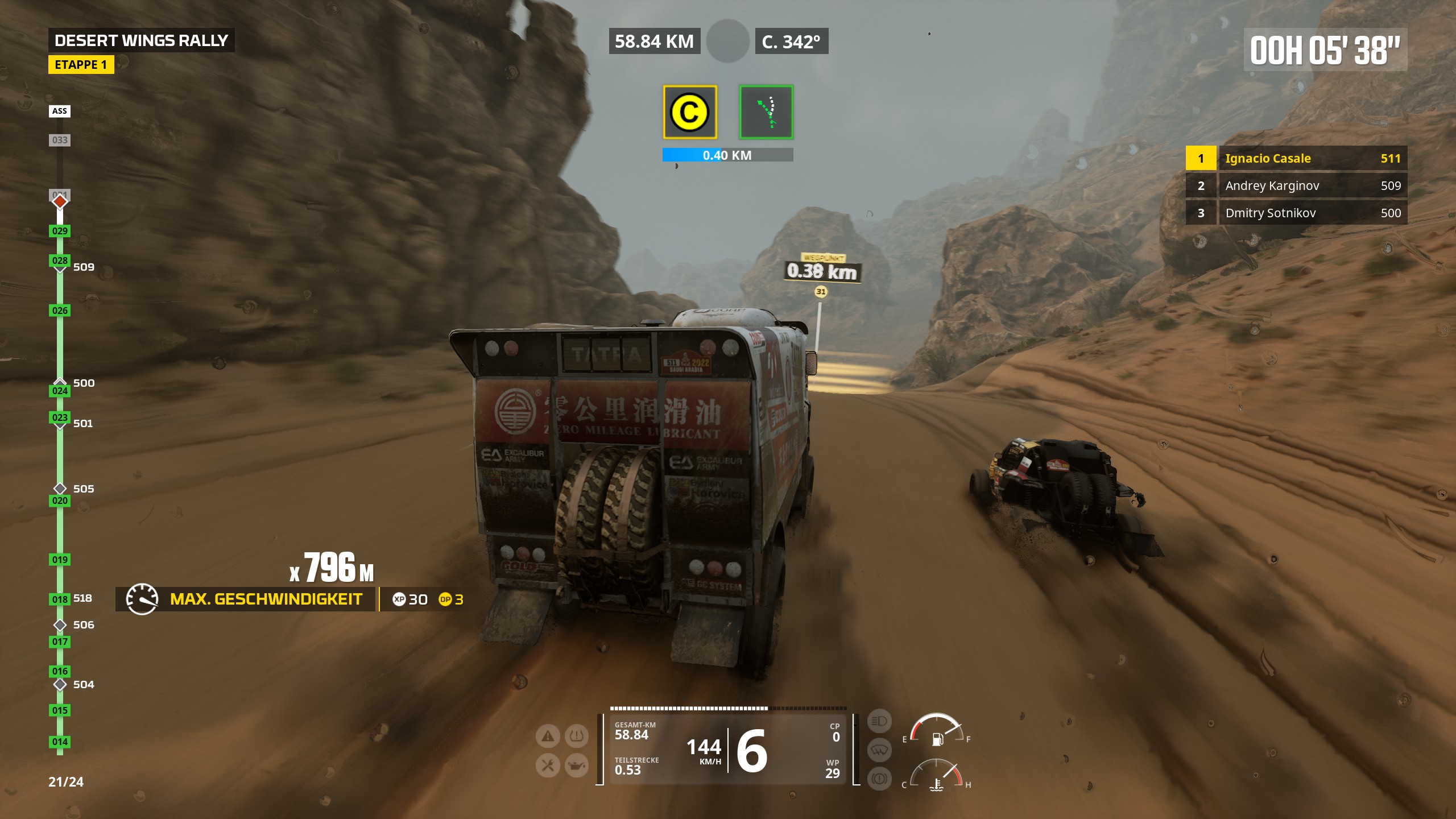Image resolution: width=1456 pixels, height=819 pixels.
Task: Click the yellow C roadbook icon
Action: click(689, 112)
